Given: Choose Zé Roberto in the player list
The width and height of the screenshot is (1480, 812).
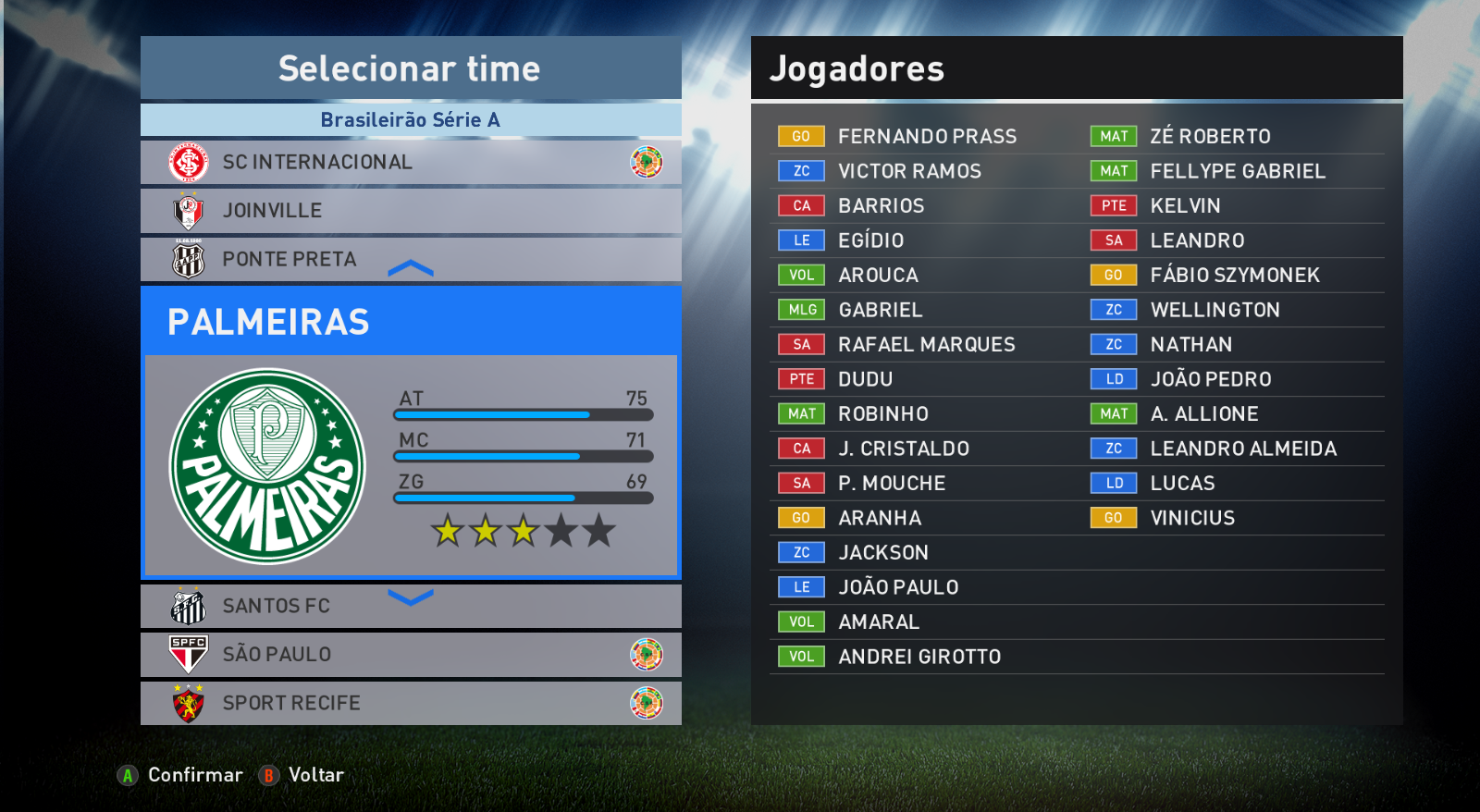Looking at the screenshot, I should click(1210, 137).
